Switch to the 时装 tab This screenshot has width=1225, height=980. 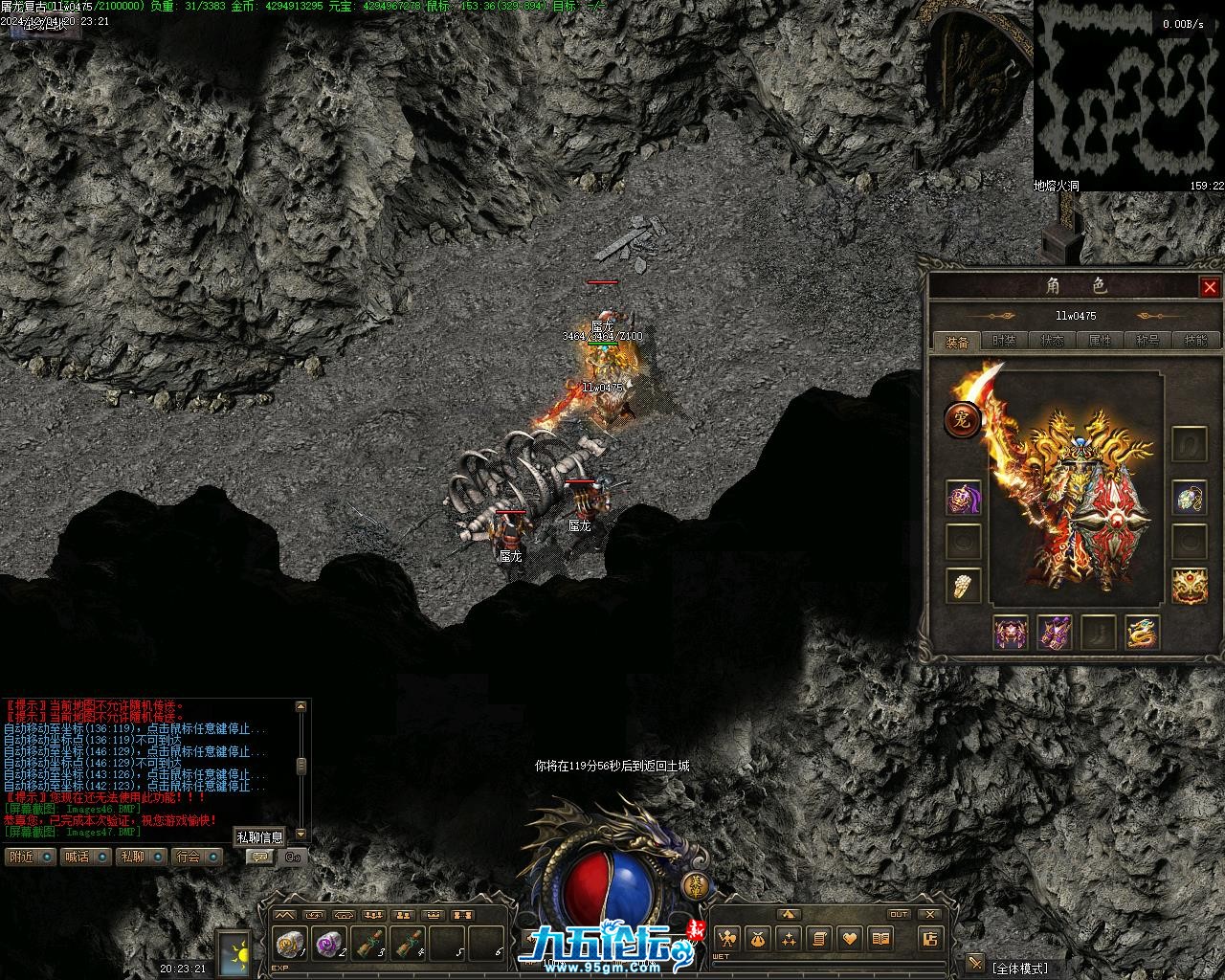pyautogui.click(x=1004, y=341)
